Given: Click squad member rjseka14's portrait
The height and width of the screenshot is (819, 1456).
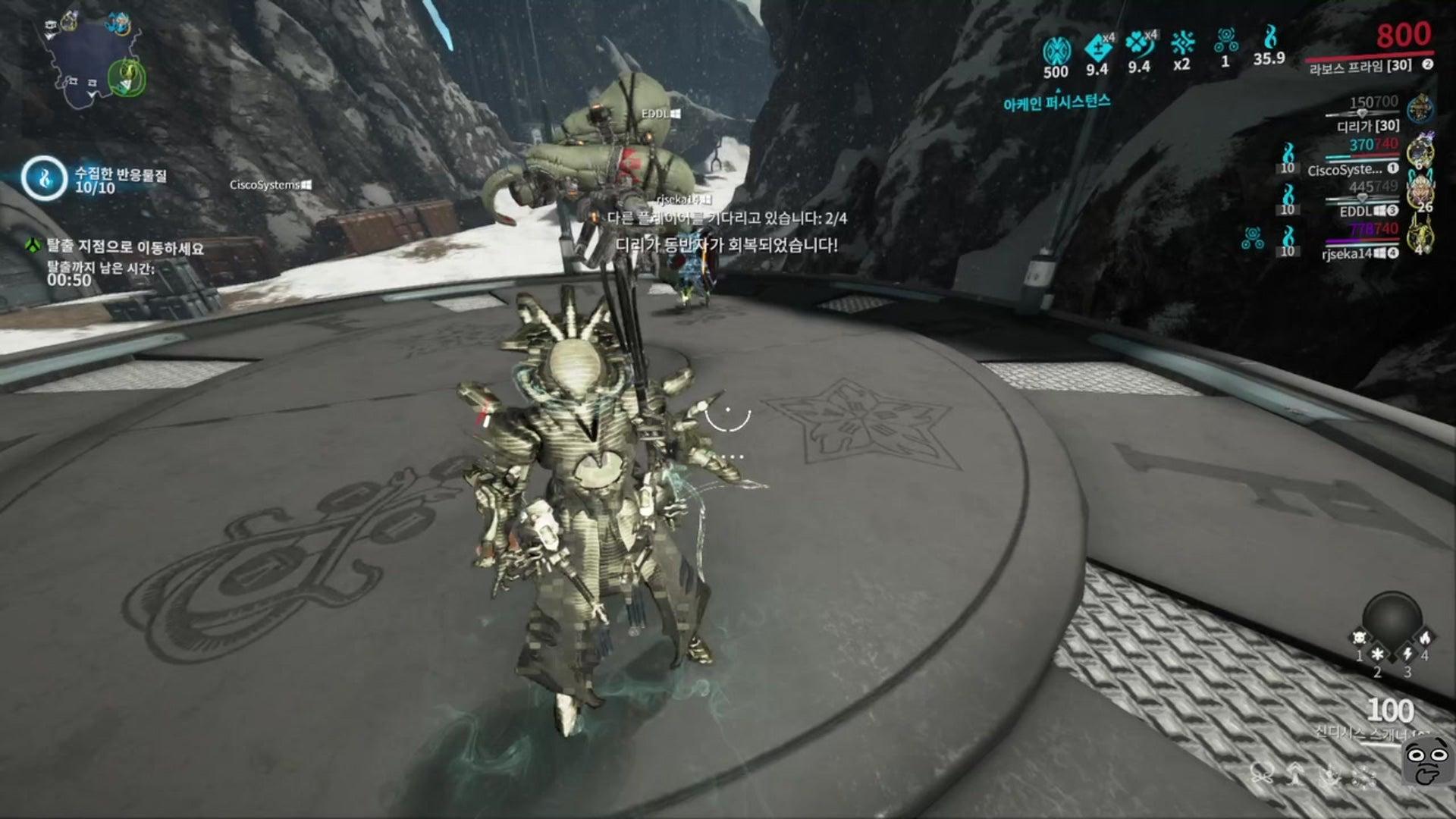Looking at the screenshot, I should 1420,234.
